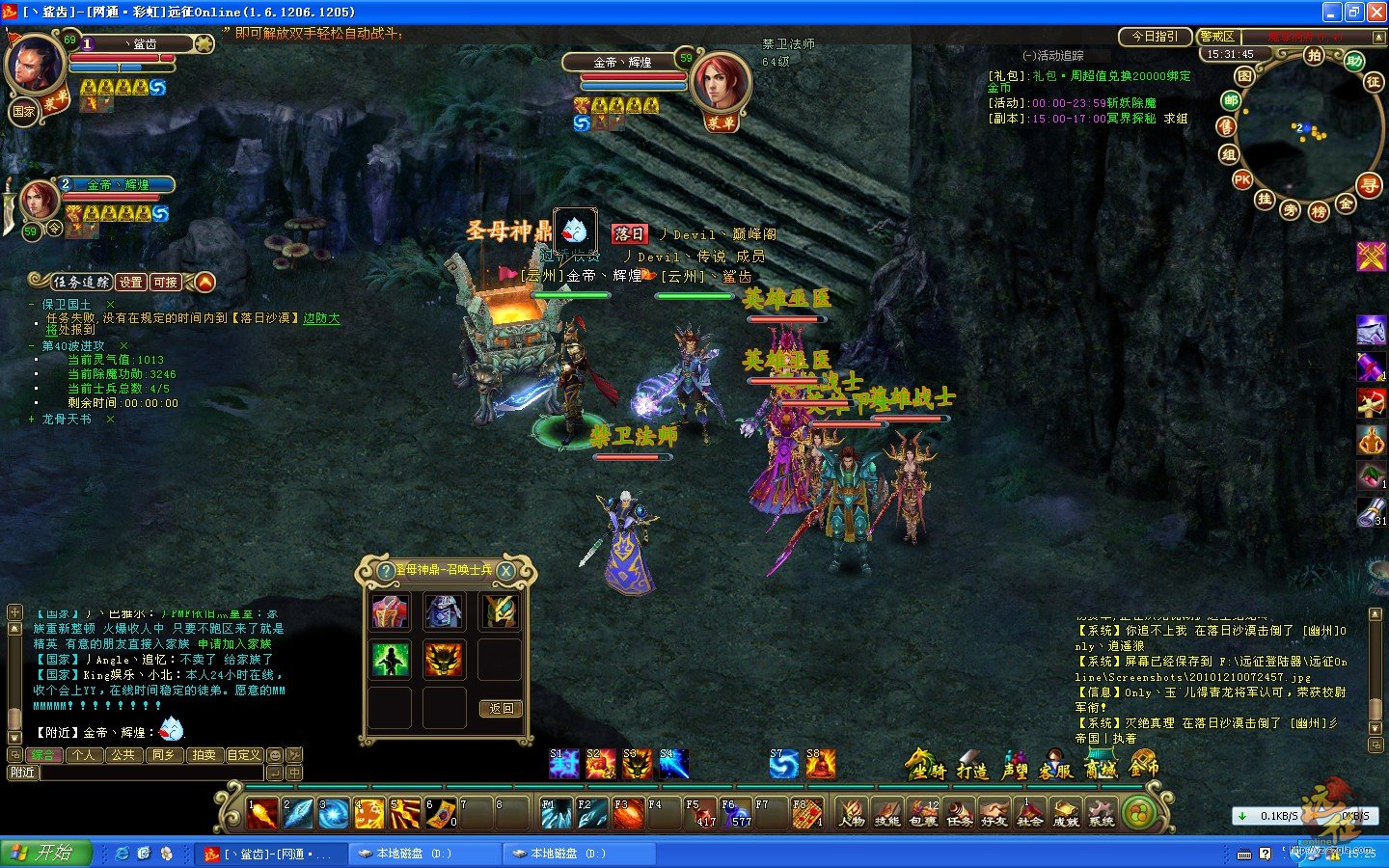Select the golden-helmet soldier icon in the summon panel
Screen dimensions: 1389x868
point(500,610)
